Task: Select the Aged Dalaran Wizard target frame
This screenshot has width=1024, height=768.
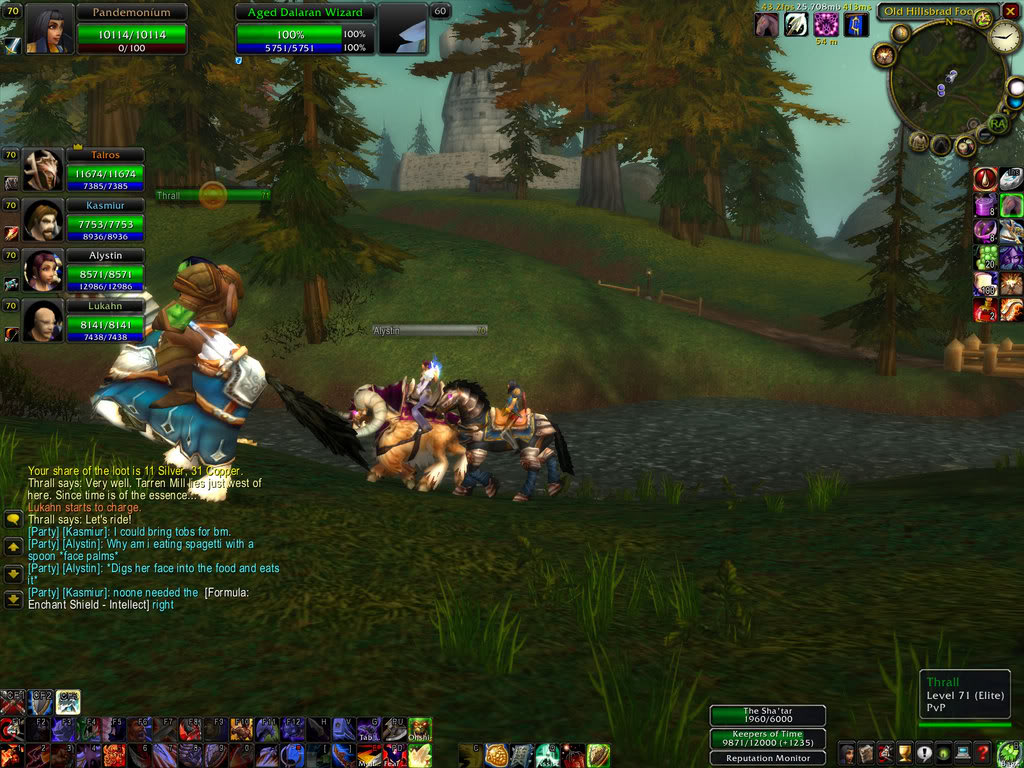Action: coord(304,30)
